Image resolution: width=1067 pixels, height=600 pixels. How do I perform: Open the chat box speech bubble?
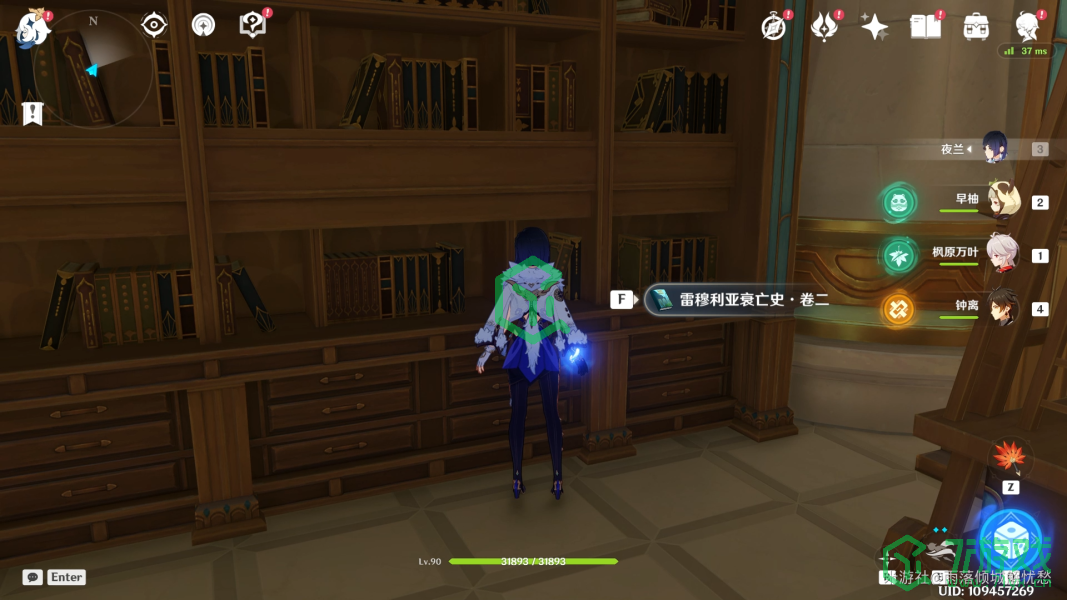pos(33,577)
